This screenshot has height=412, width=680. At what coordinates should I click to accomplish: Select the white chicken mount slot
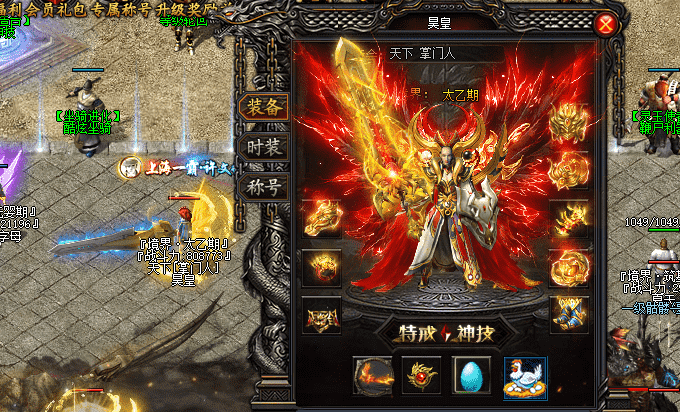click(x=525, y=376)
